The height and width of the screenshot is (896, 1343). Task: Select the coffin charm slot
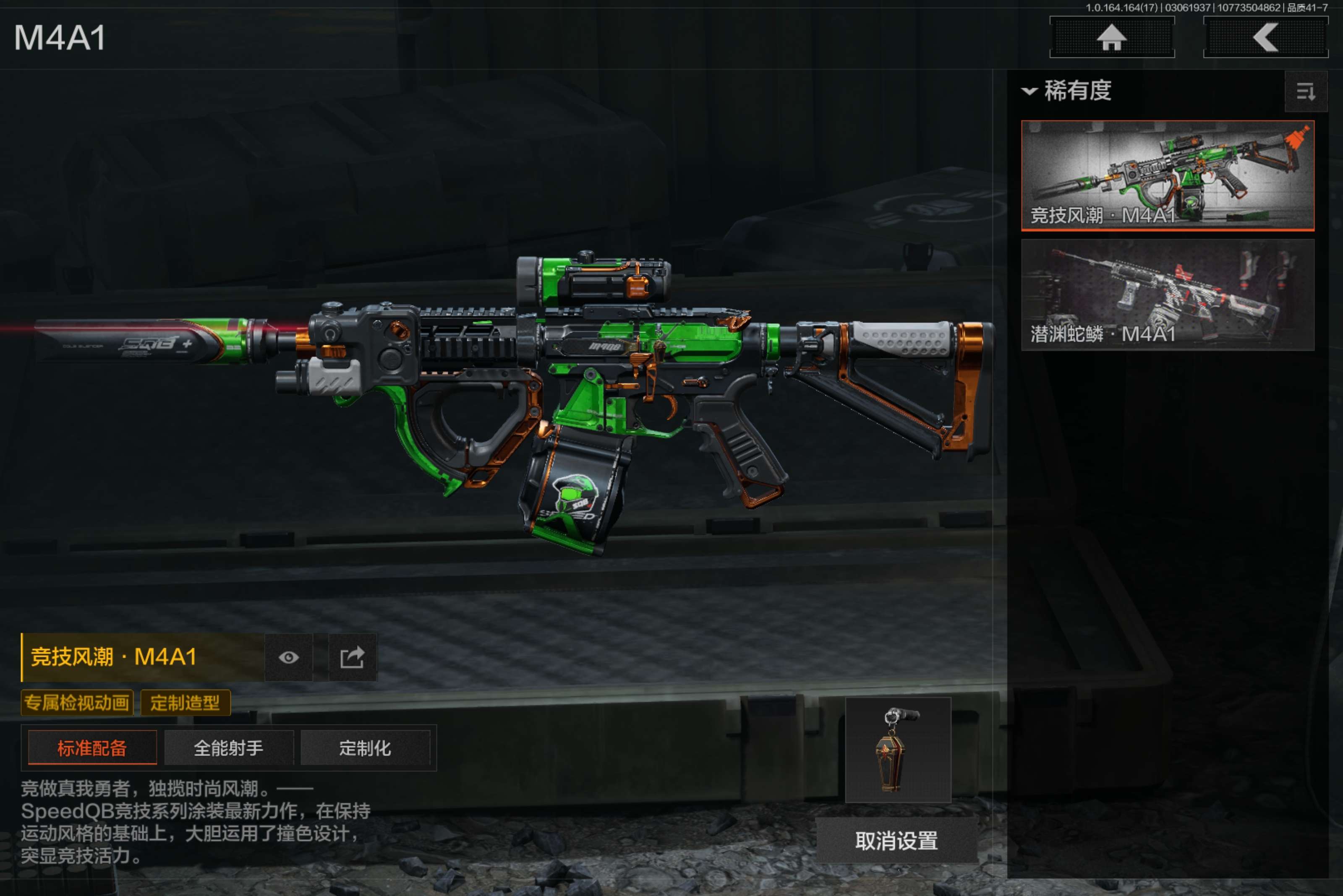click(x=898, y=749)
